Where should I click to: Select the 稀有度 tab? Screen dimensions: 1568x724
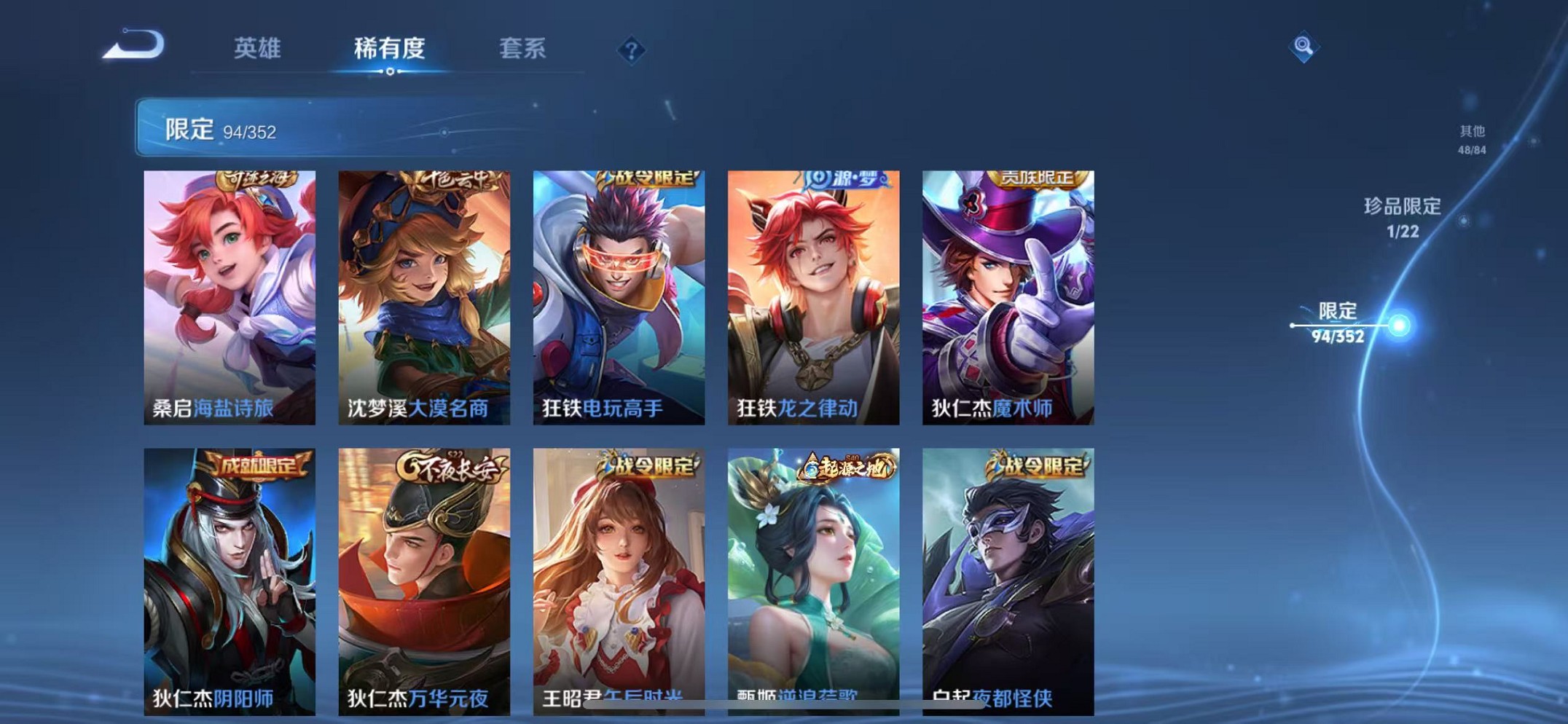pyautogui.click(x=388, y=50)
